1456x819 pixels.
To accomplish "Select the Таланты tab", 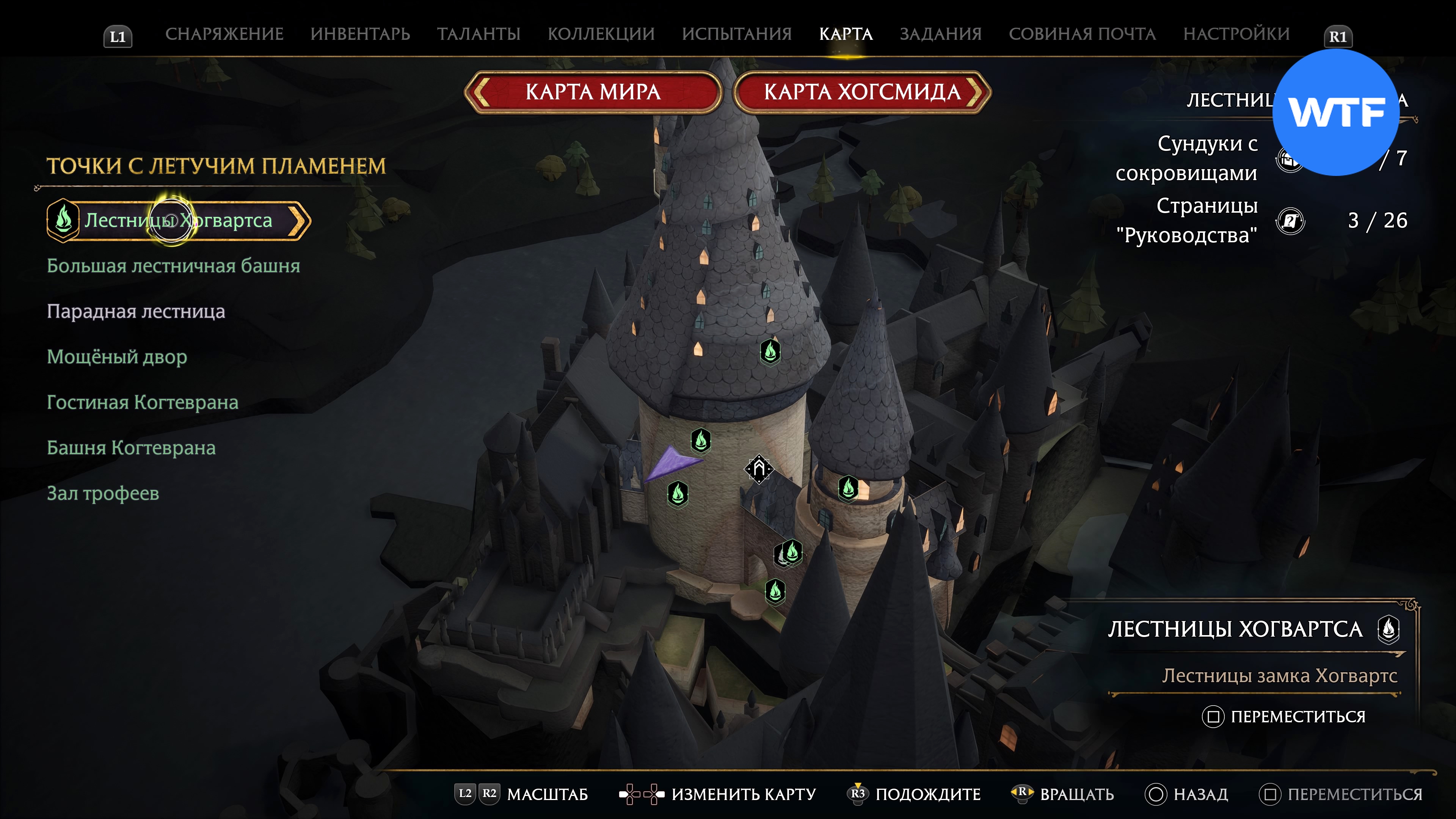I will tap(478, 34).
